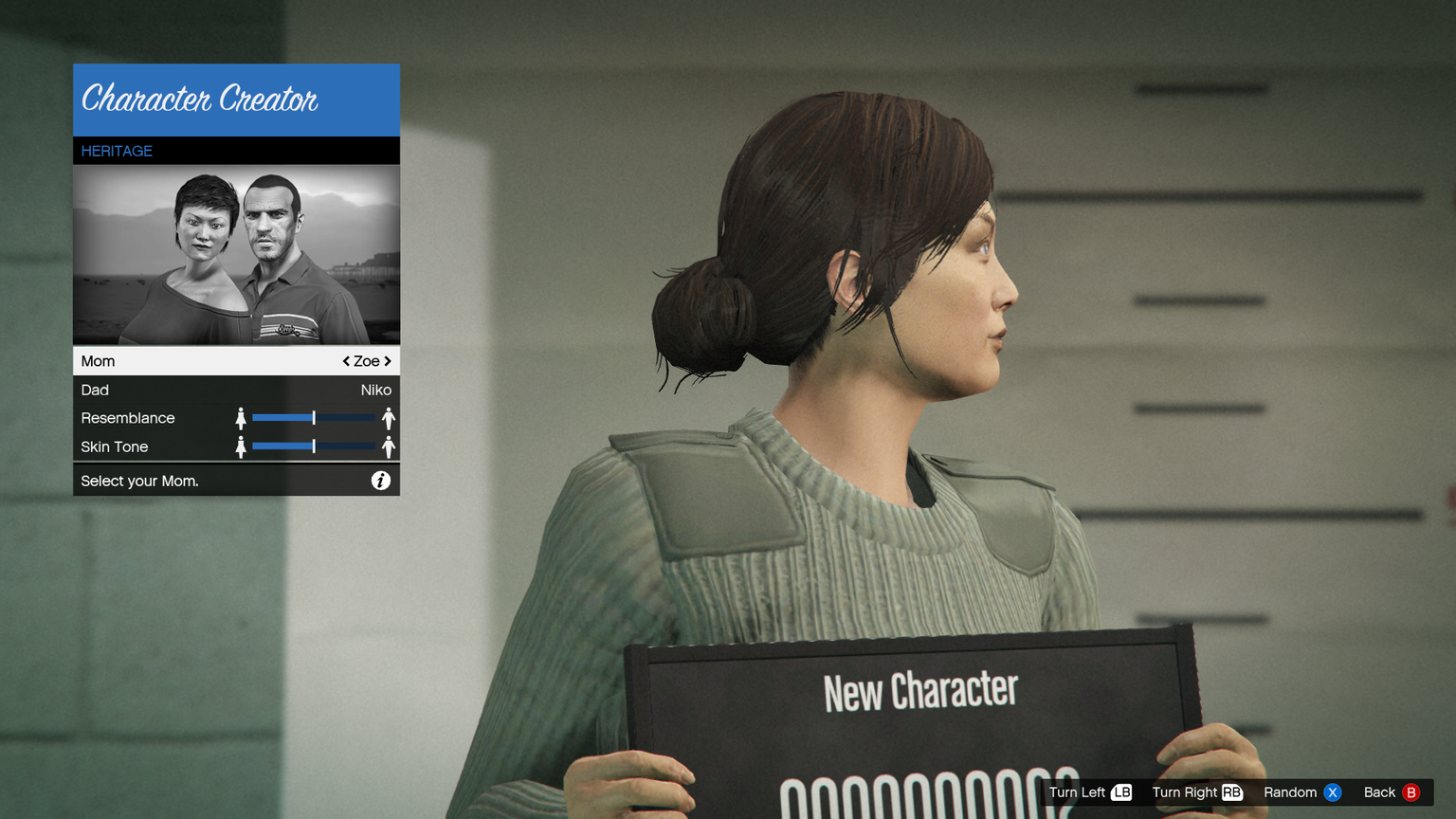Adjust the Skin Tone slider bar
The width and height of the screenshot is (1456, 819).
[314, 446]
